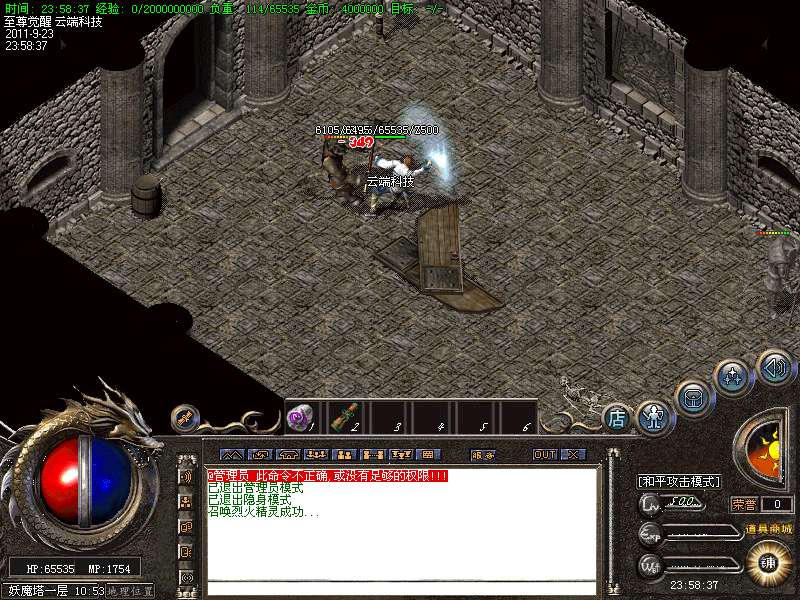Open the 道具商城 item mall
Viewport: 800px width, 600px height.
click(768, 528)
